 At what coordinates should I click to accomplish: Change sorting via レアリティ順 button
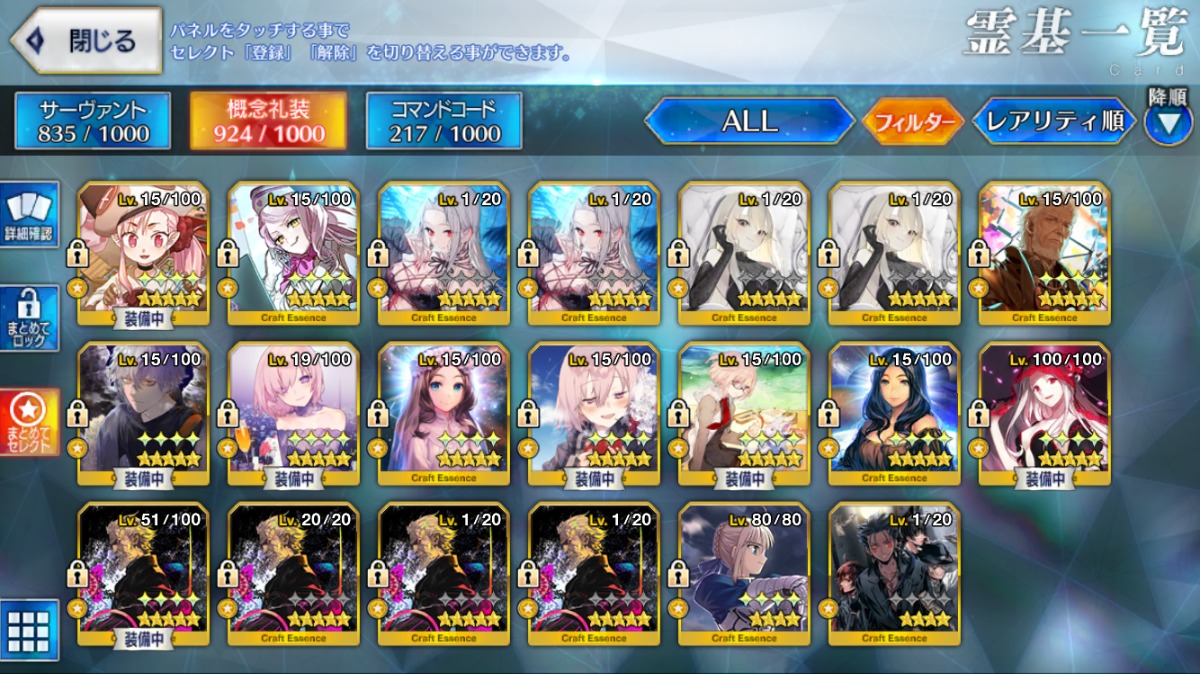(x=1054, y=121)
